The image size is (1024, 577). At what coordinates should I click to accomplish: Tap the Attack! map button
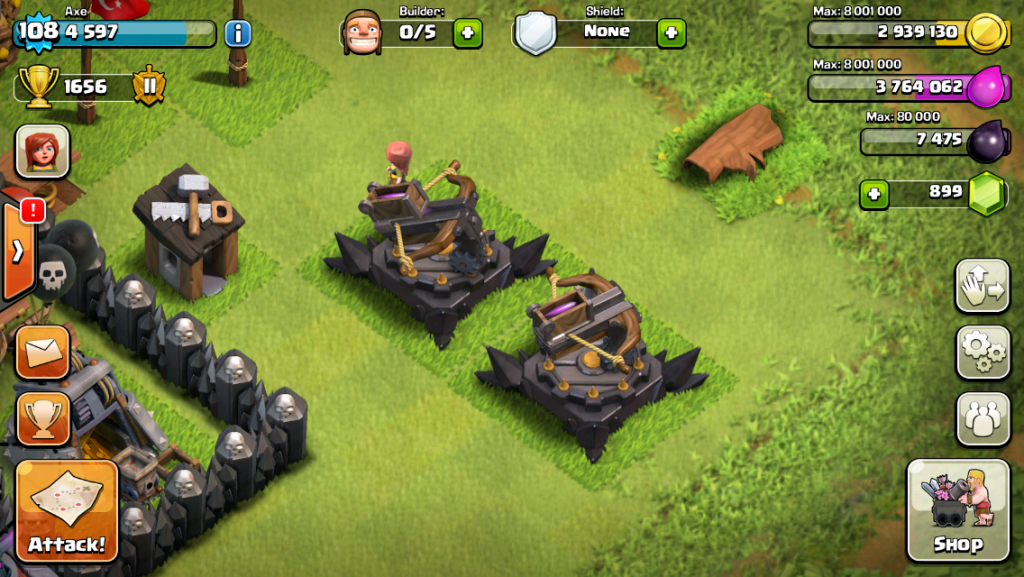pos(67,510)
